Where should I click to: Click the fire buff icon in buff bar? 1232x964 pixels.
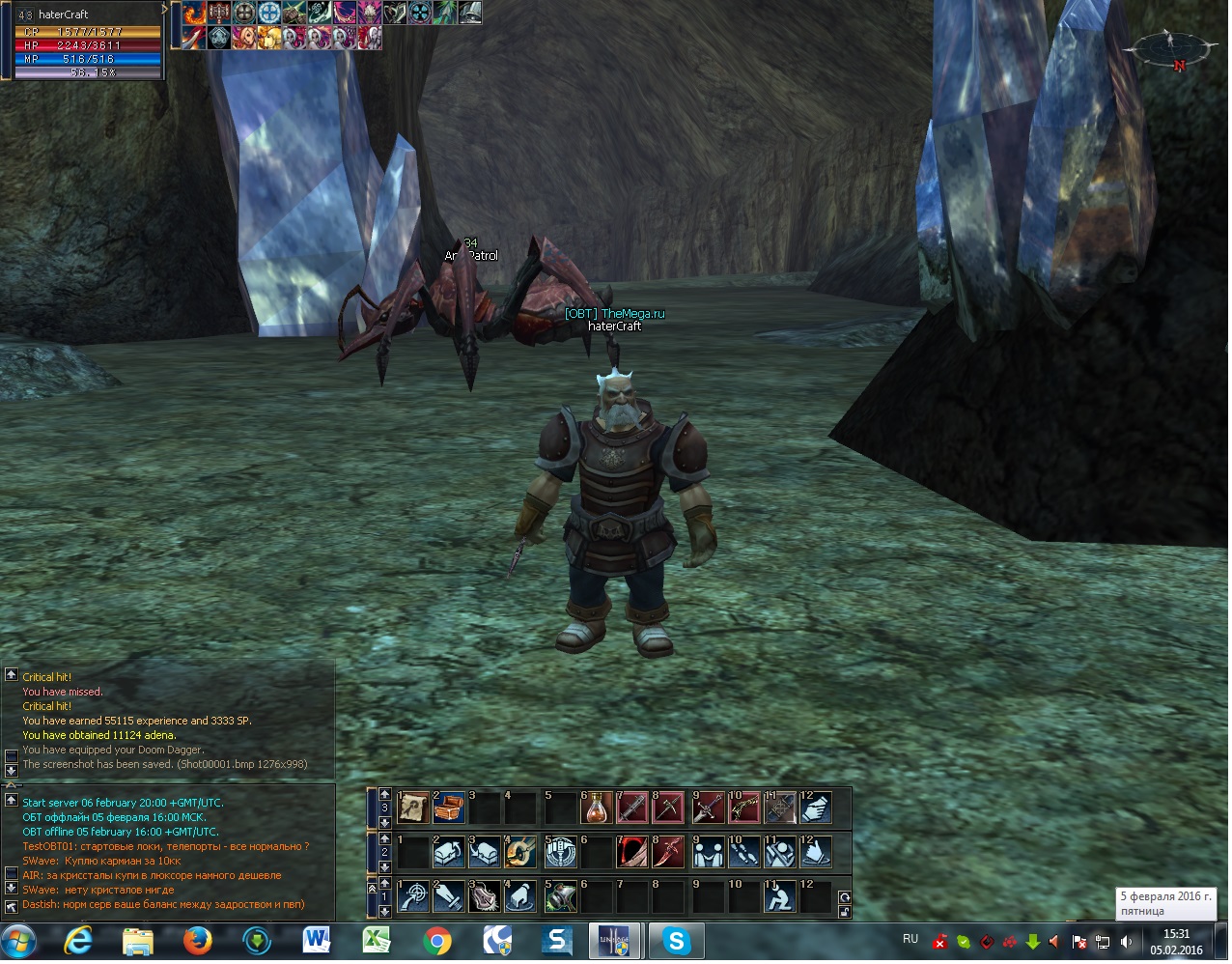[x=194, y=13]
